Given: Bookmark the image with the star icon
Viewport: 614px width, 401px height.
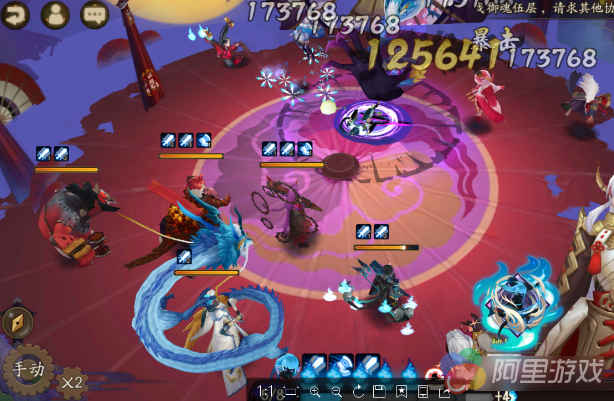Looking at the screenshot, I should point(400,391).
